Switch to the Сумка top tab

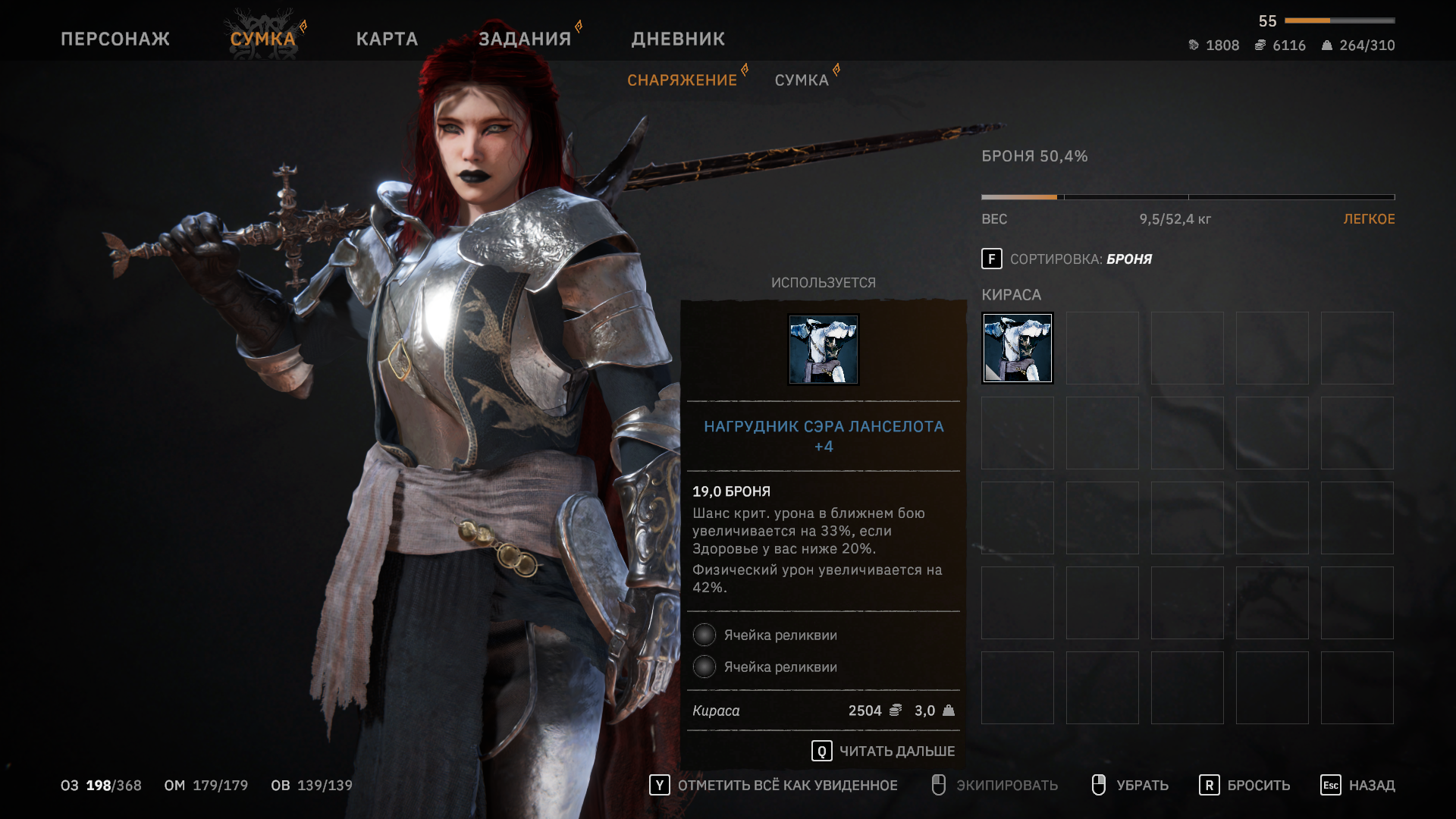coord(262,39)
